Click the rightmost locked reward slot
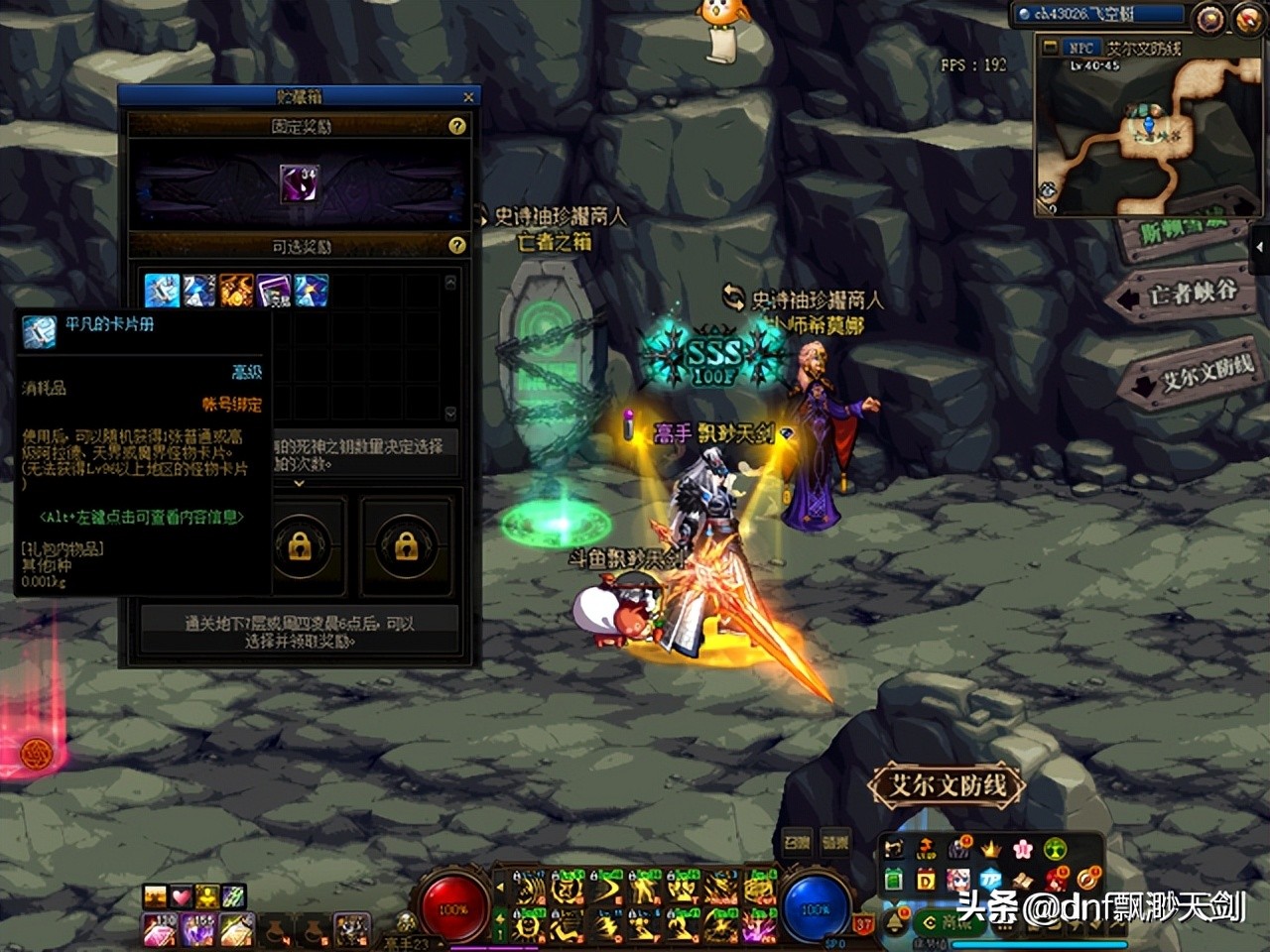 tap(406, 545)
